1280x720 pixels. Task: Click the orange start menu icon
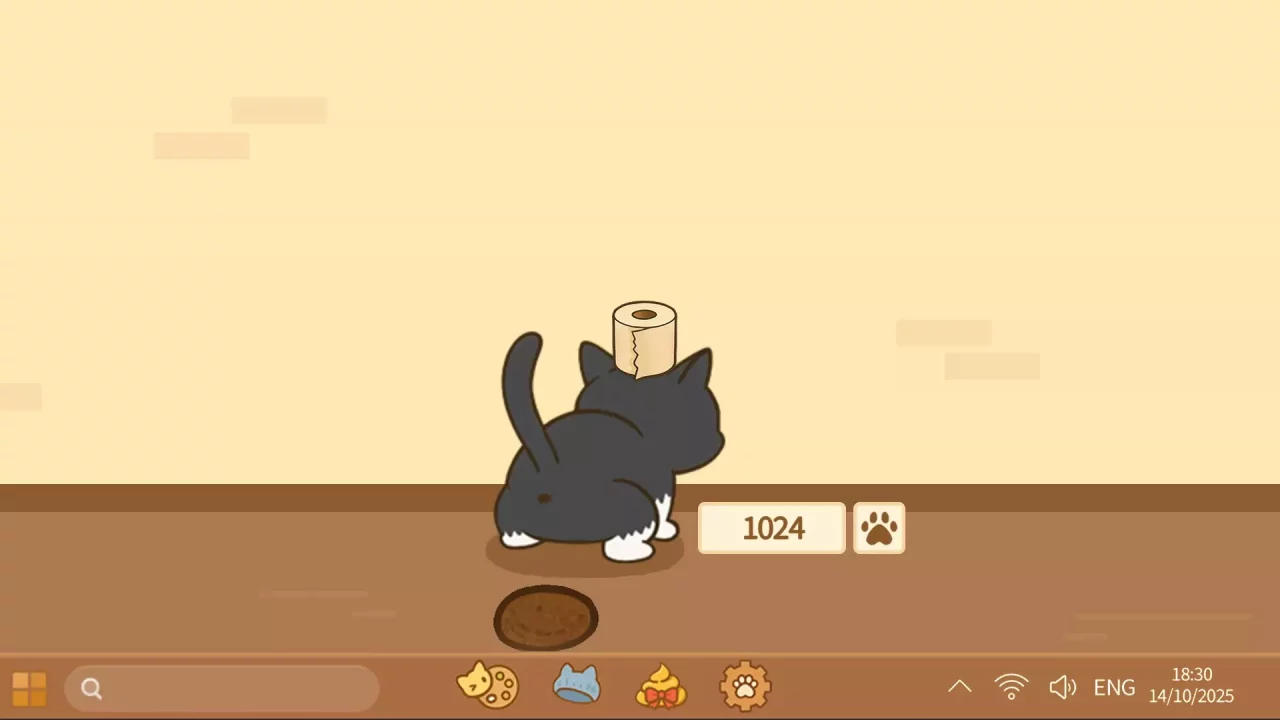(28, 688)
